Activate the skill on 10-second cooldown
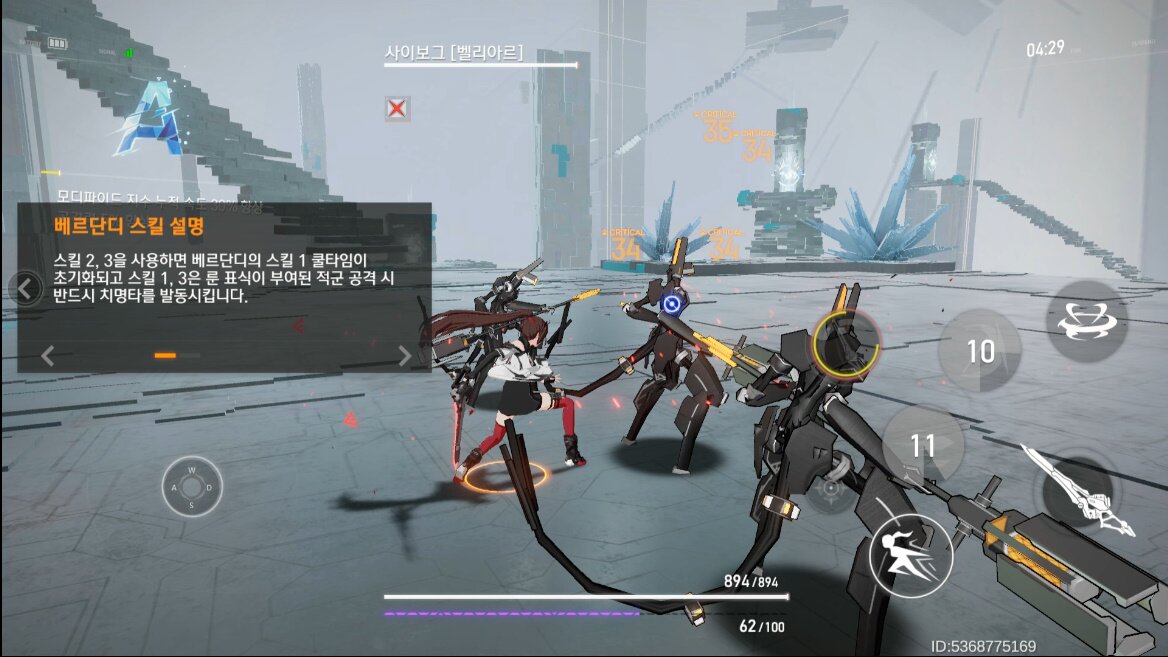 pos(980,351)
